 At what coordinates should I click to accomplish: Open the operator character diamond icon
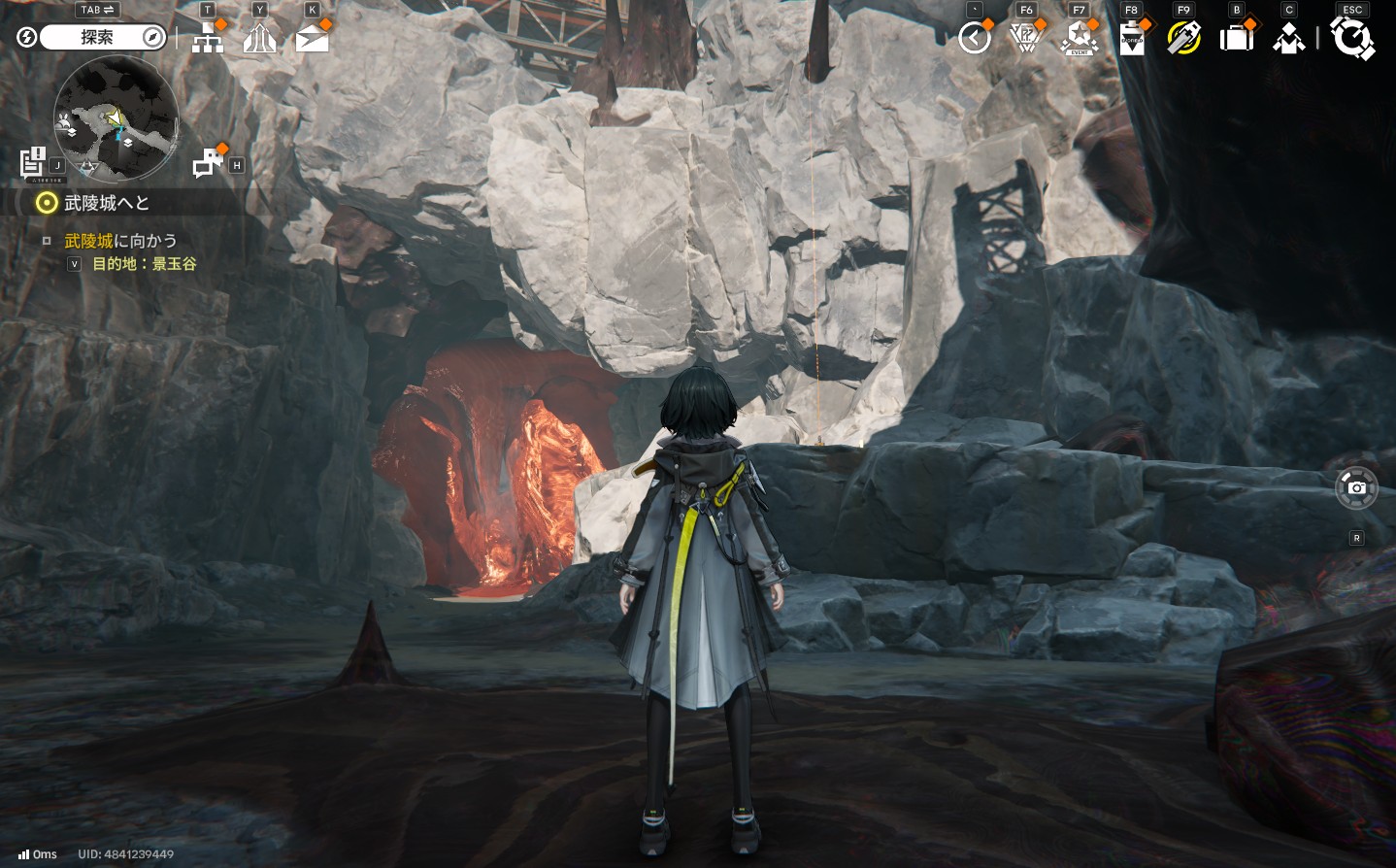click(x=1289, y=39)
